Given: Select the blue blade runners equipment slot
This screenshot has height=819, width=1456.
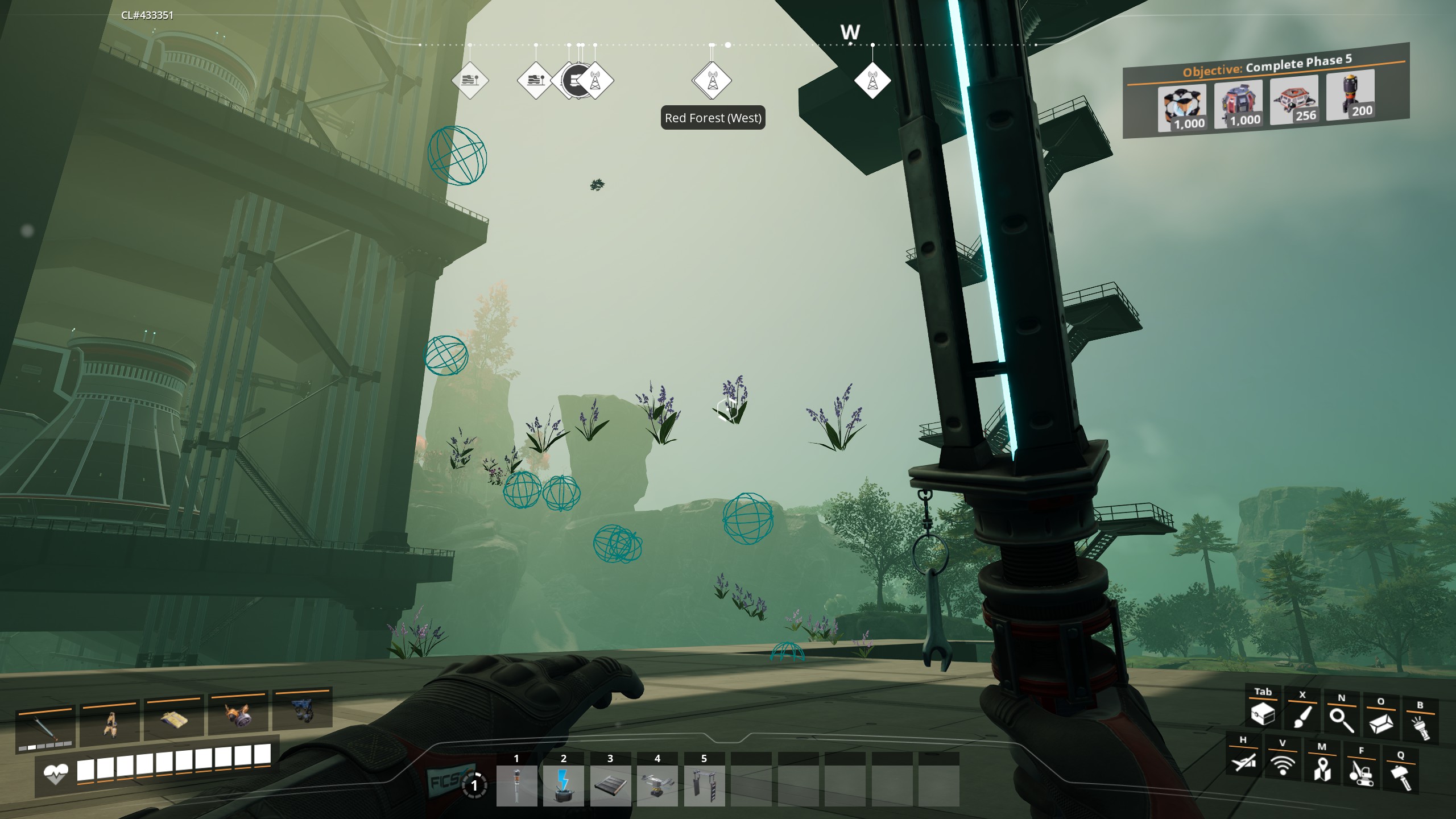Looking at the screenshot, I should [x=303, y=713].
